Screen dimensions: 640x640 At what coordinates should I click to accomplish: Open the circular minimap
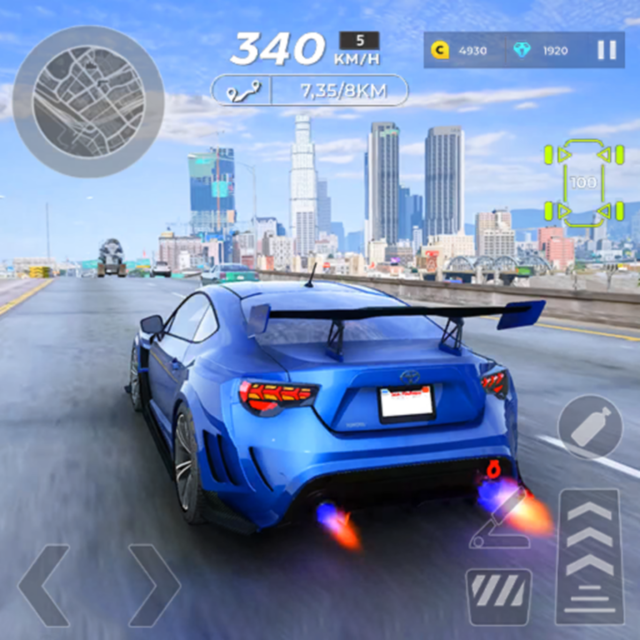coord(88,101)
